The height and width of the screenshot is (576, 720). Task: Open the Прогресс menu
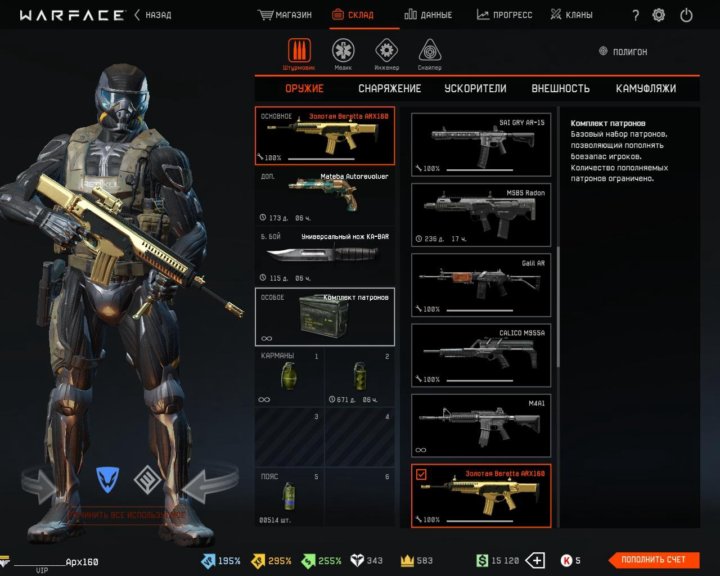point(505,15)
